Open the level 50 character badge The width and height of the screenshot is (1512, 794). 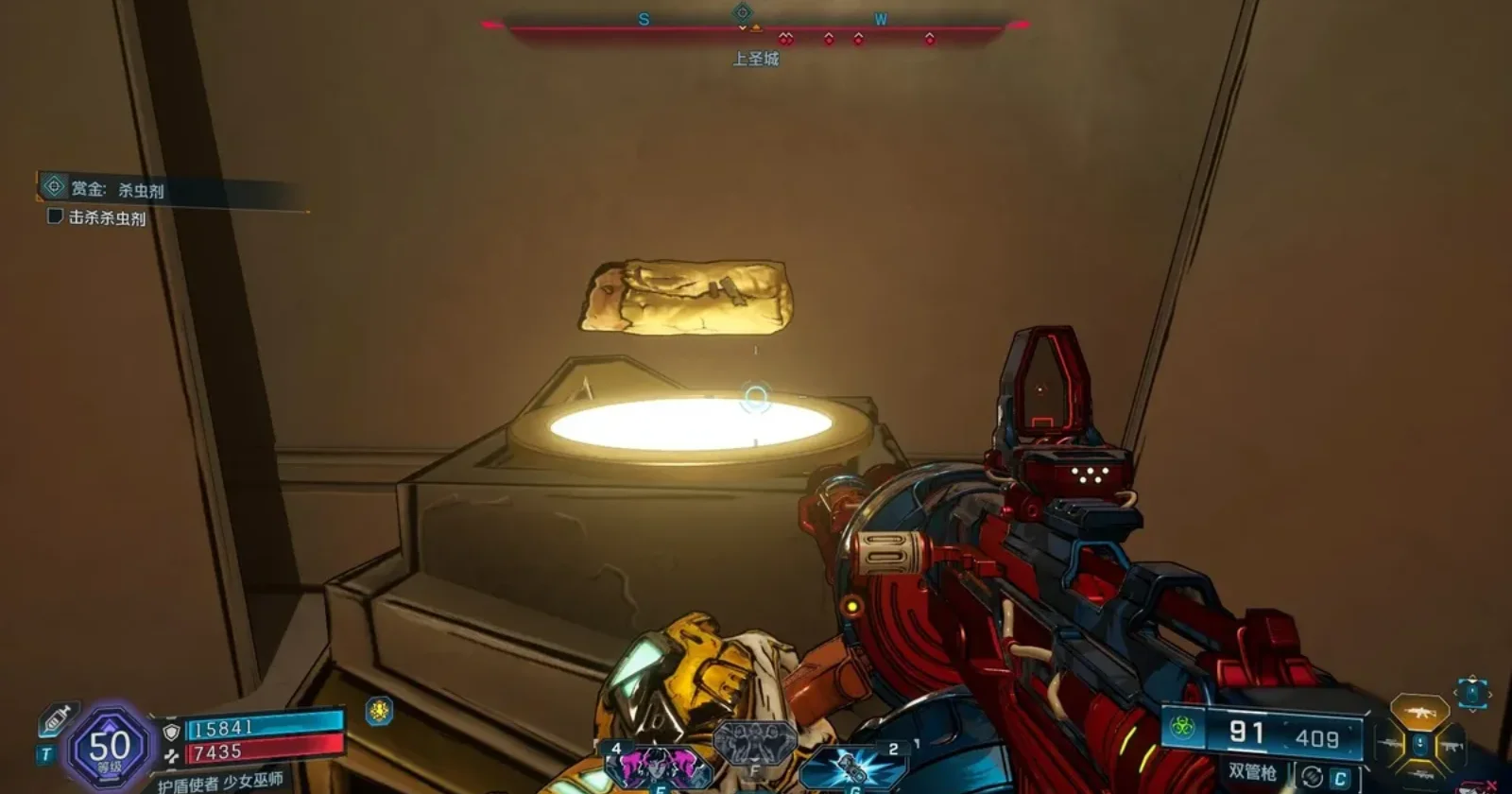[x=109, y=749]
